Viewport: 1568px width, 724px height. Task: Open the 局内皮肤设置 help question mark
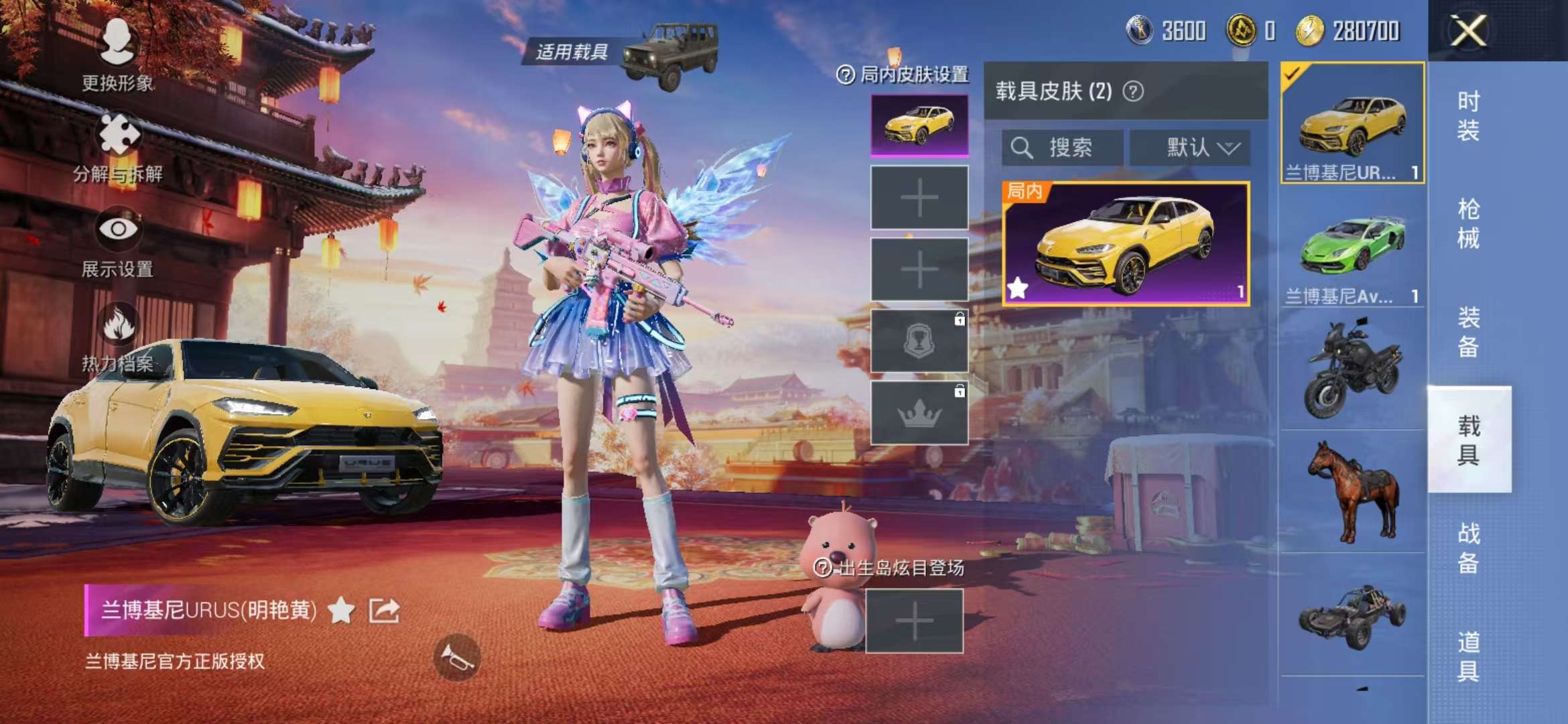click(846, 75)
